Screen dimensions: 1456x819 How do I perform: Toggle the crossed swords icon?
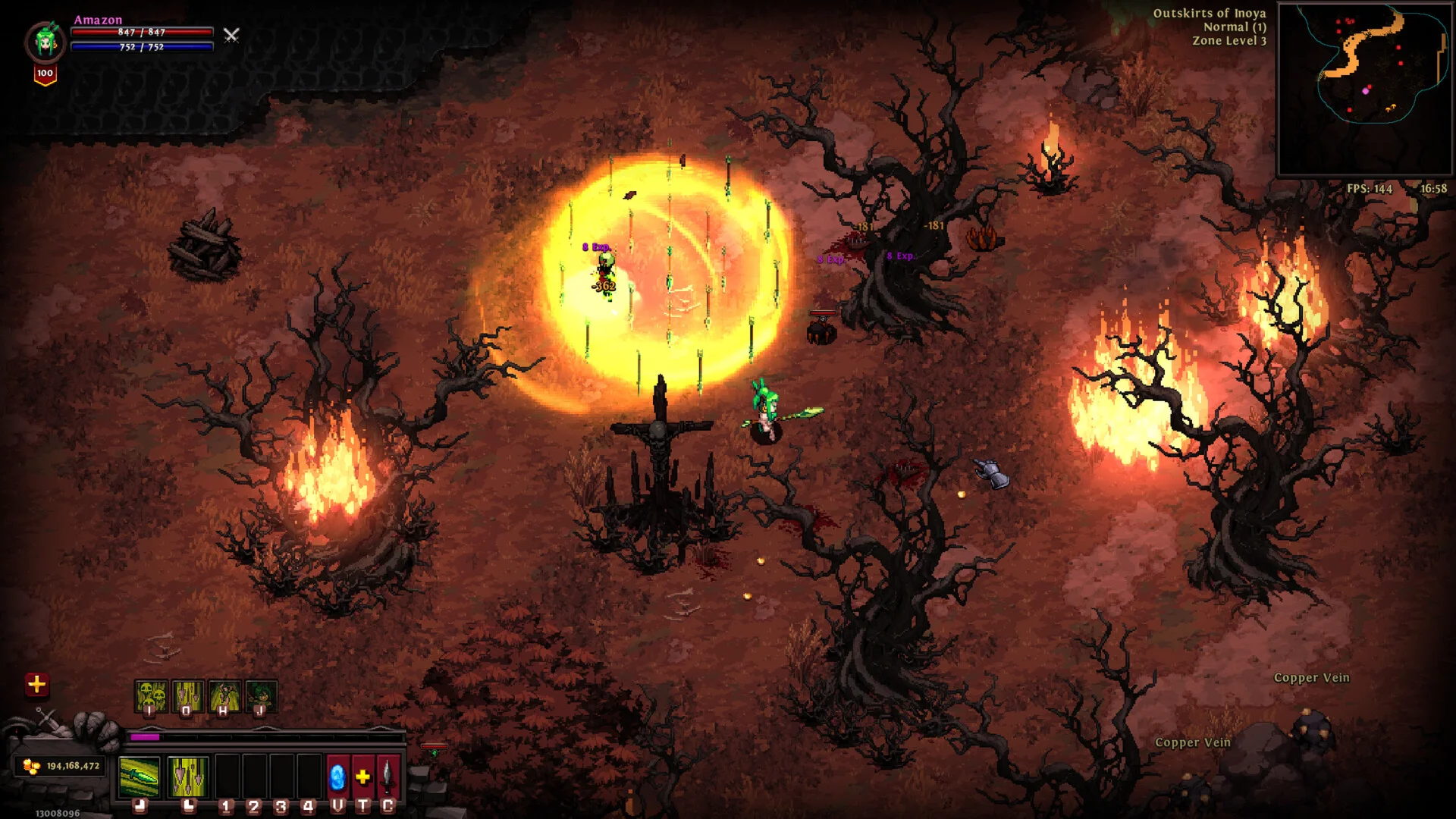[231, 35]
